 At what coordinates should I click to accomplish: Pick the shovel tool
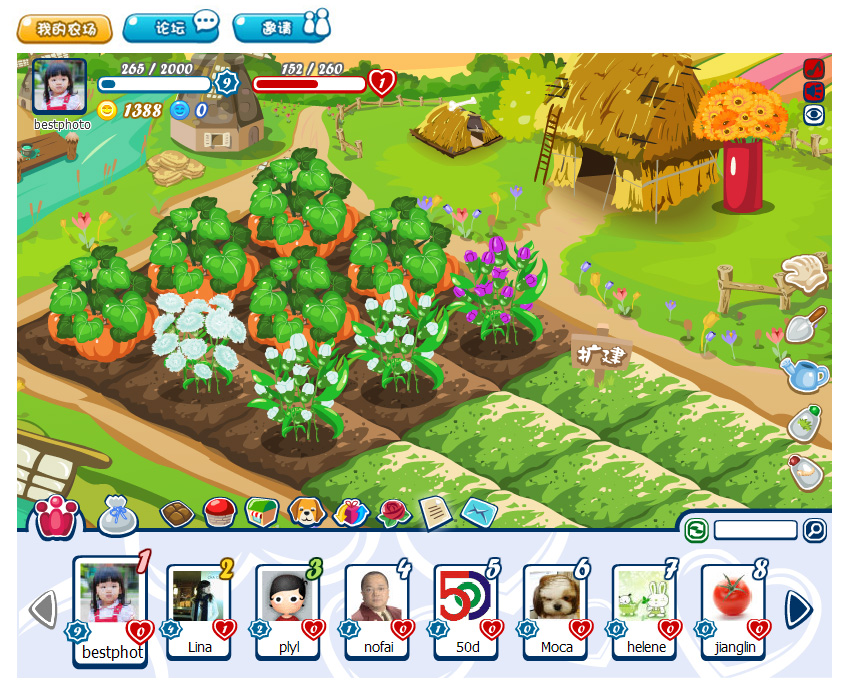(805, 324)
